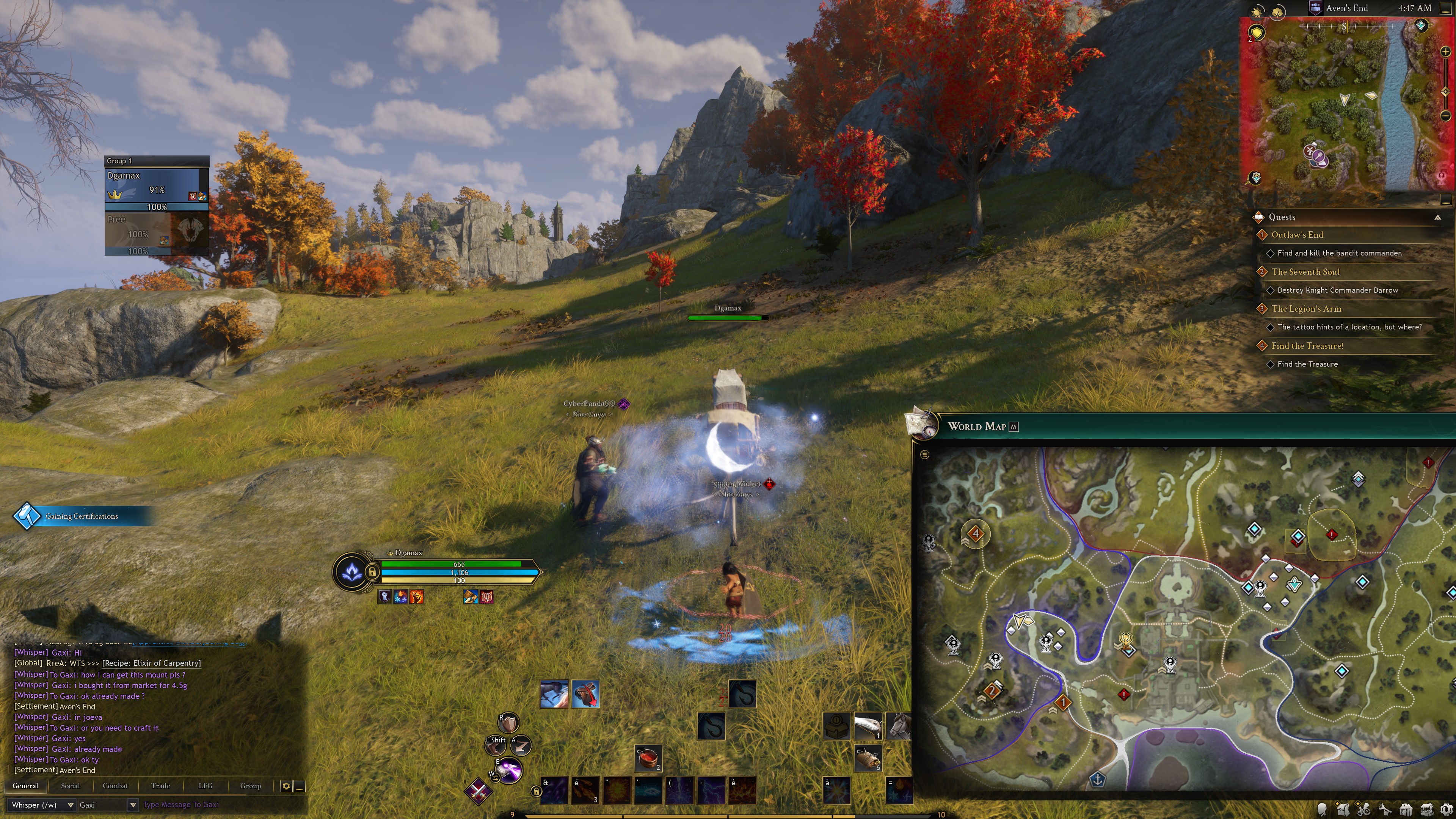Image resolution: width=1456 pixels, height=819 pixels.
Task: Collapse the Quests tracker panel
Action: pos(1437,217)
